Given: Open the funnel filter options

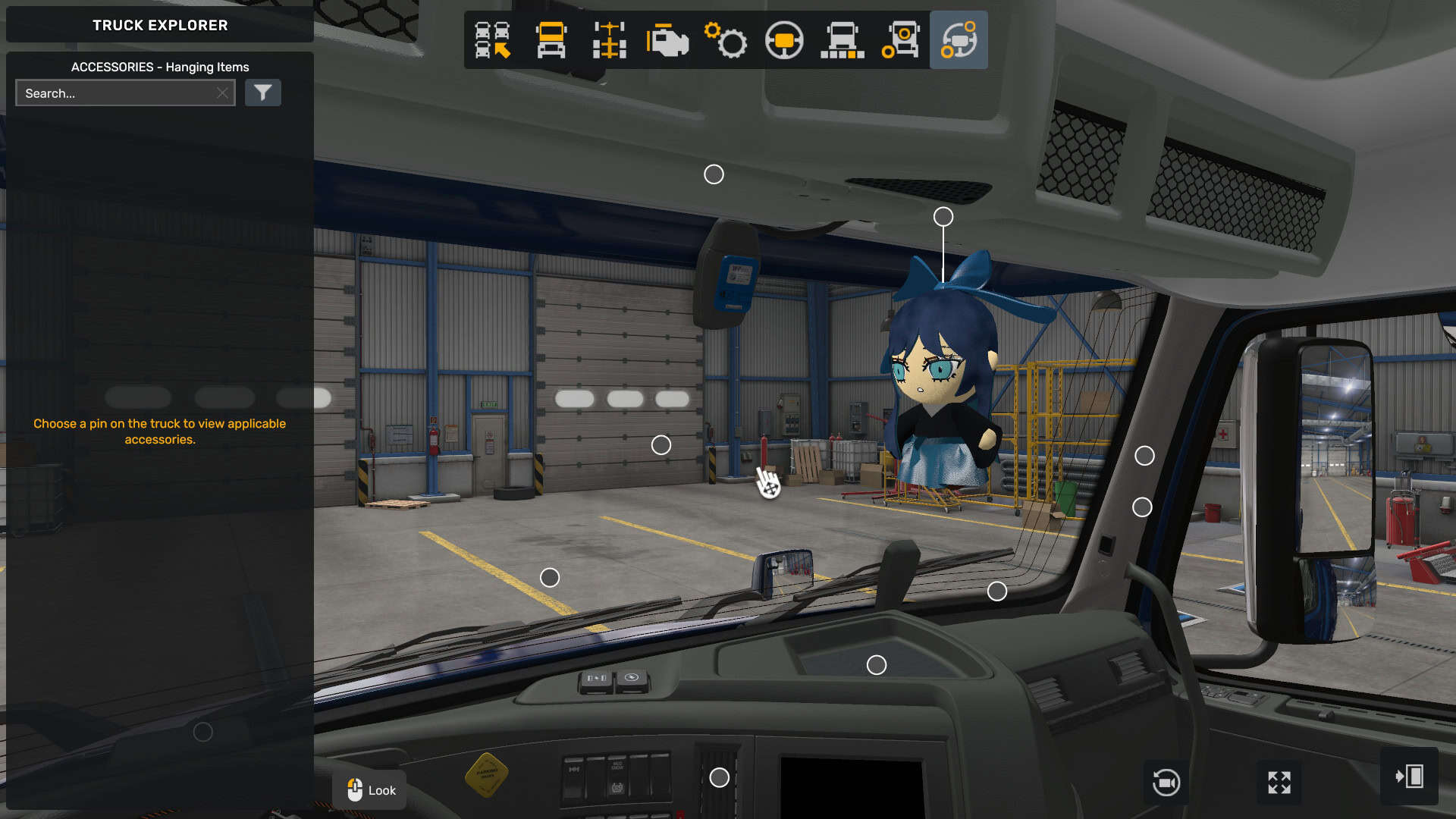Looking at the screenshot, I should coord(263,93).
